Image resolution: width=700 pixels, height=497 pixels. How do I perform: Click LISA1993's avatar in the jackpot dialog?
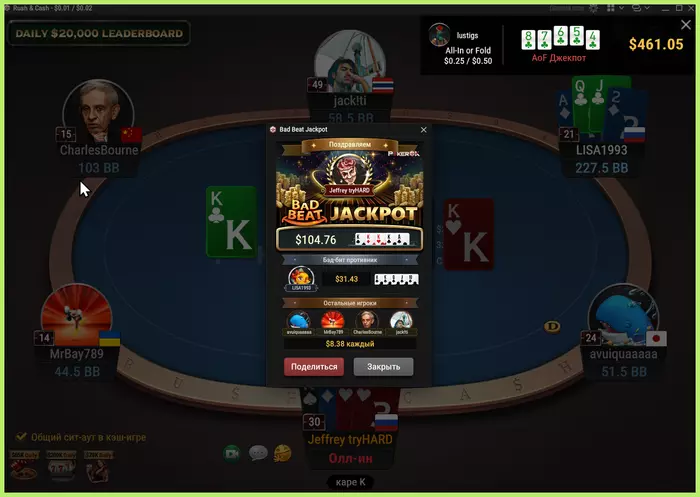click(x=300, y=279)
